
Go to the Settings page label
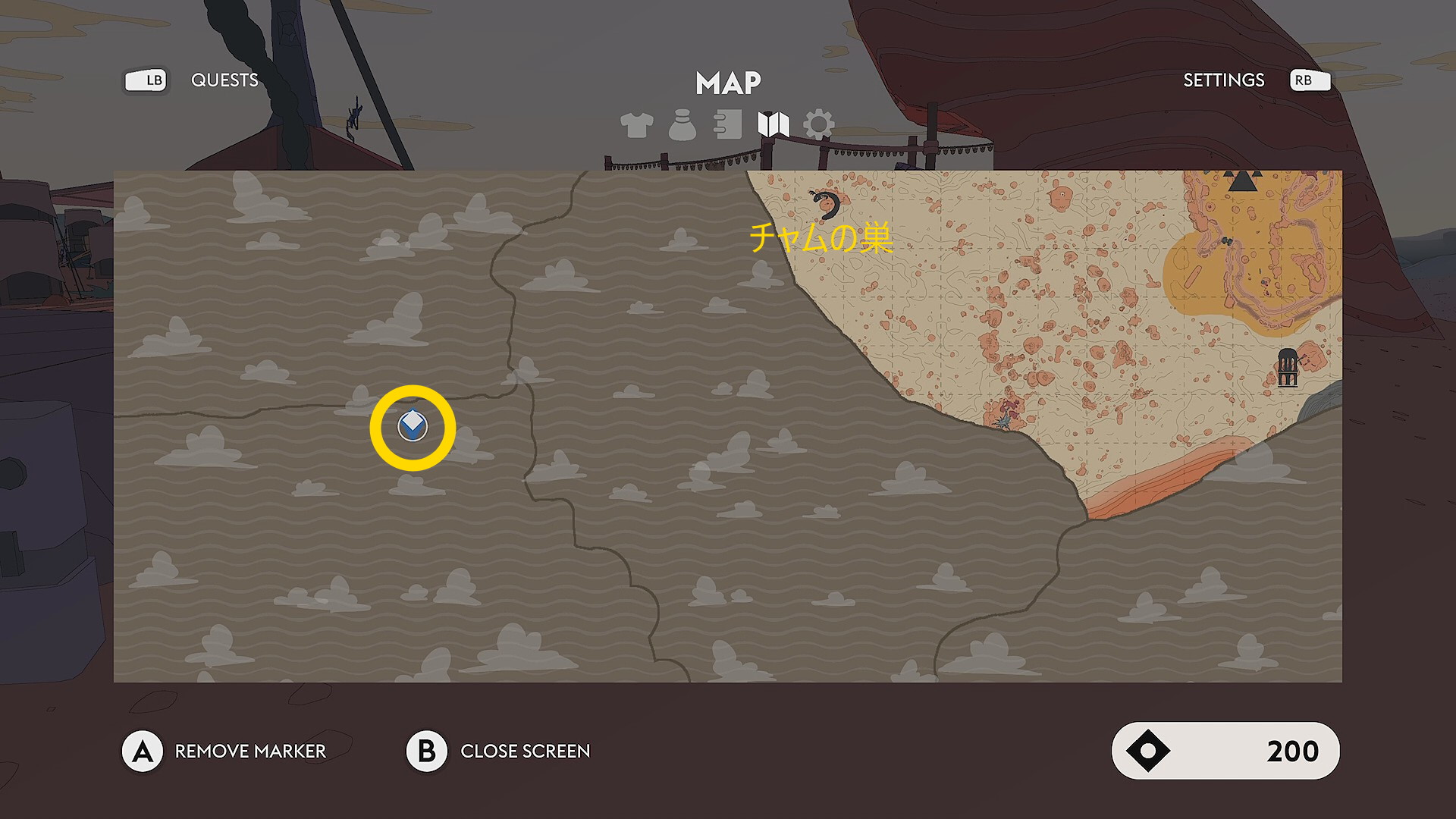(1223, 80)
